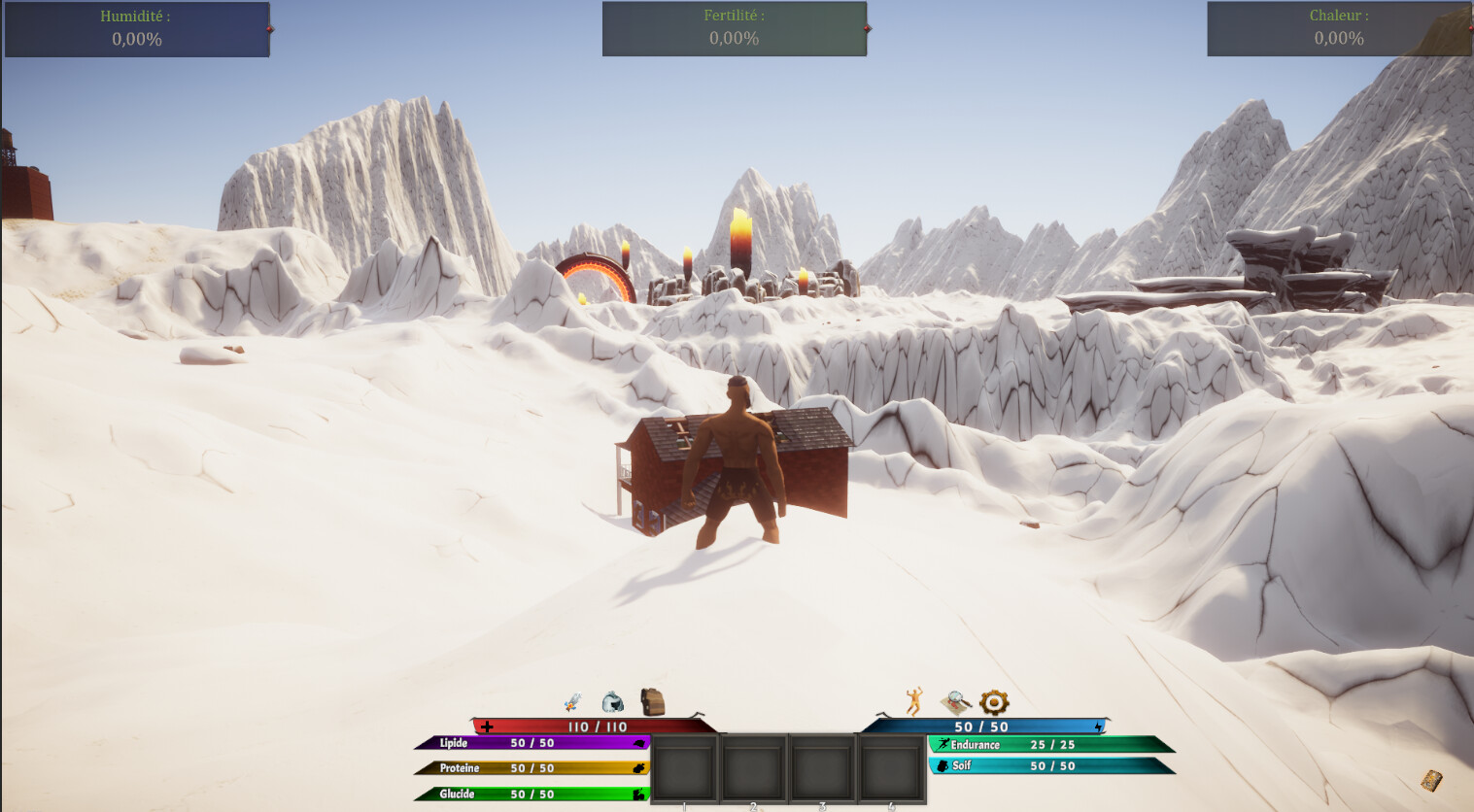Open the crafting gear icon
1474x812 pixels.
[x=993, y=699]
